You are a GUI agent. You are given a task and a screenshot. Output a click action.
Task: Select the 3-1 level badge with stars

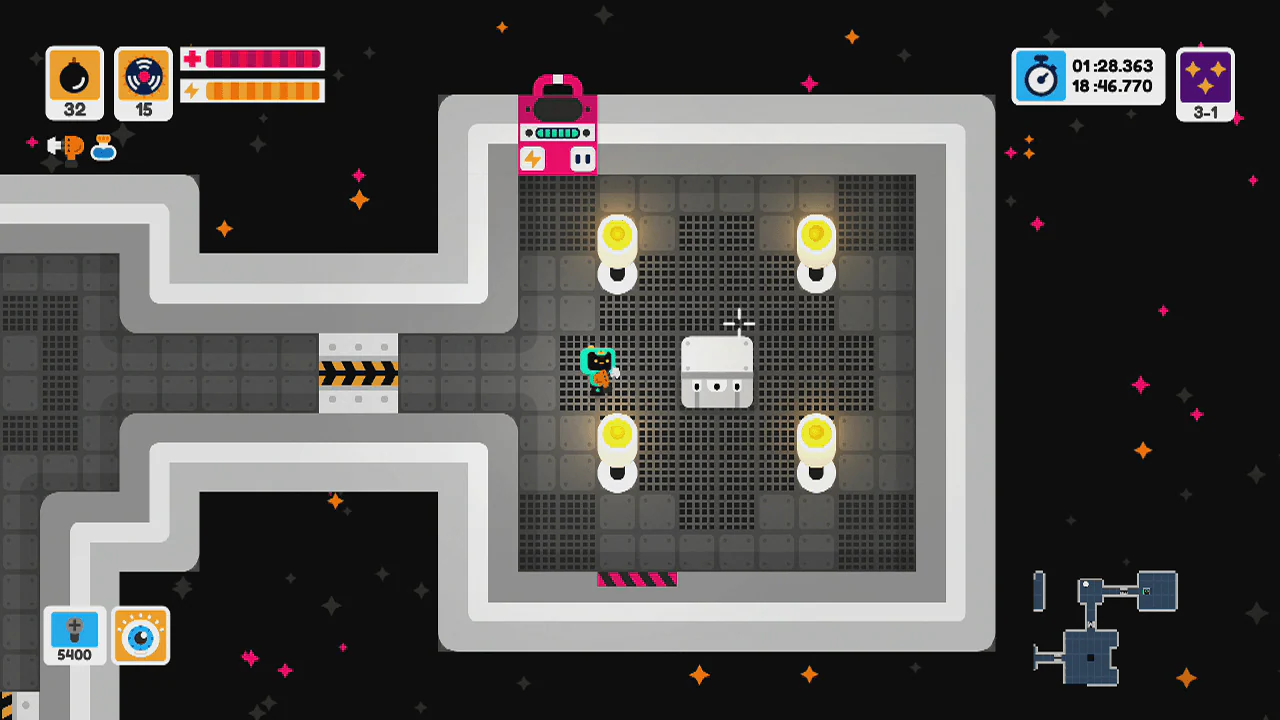[x=1205, y=84]
